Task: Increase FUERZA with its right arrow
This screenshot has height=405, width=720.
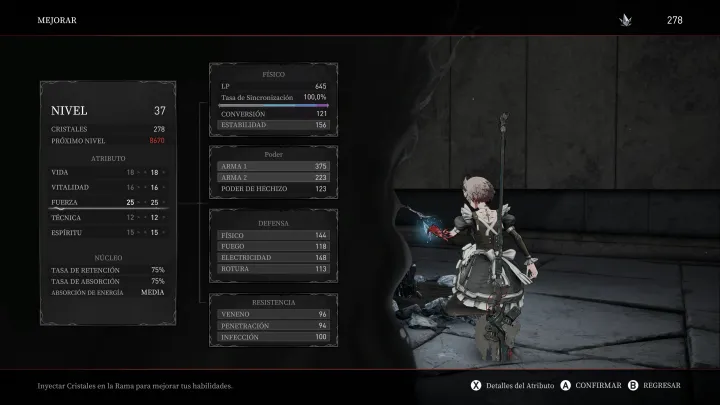Action: 165,202
